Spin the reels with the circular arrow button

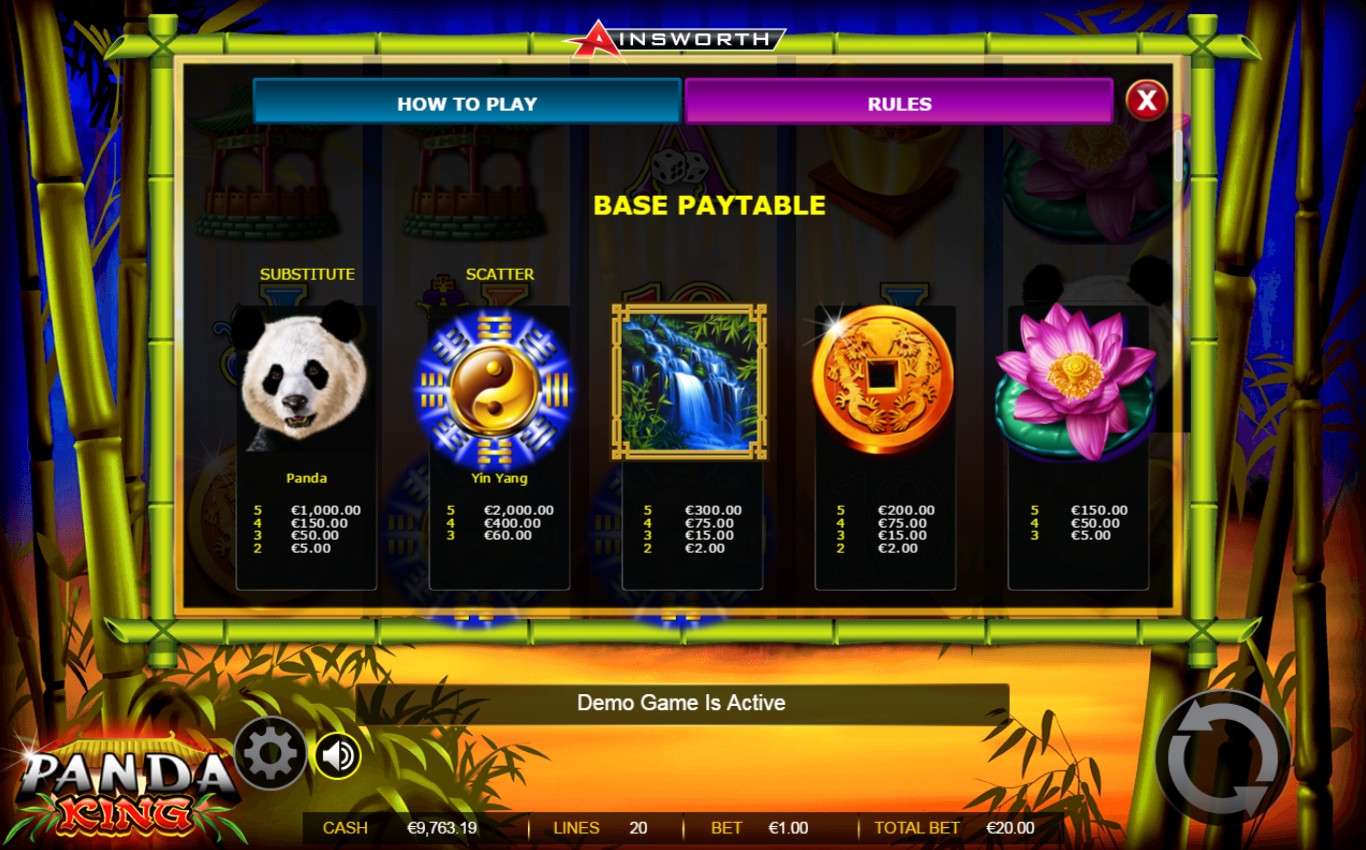[1222, 756]
